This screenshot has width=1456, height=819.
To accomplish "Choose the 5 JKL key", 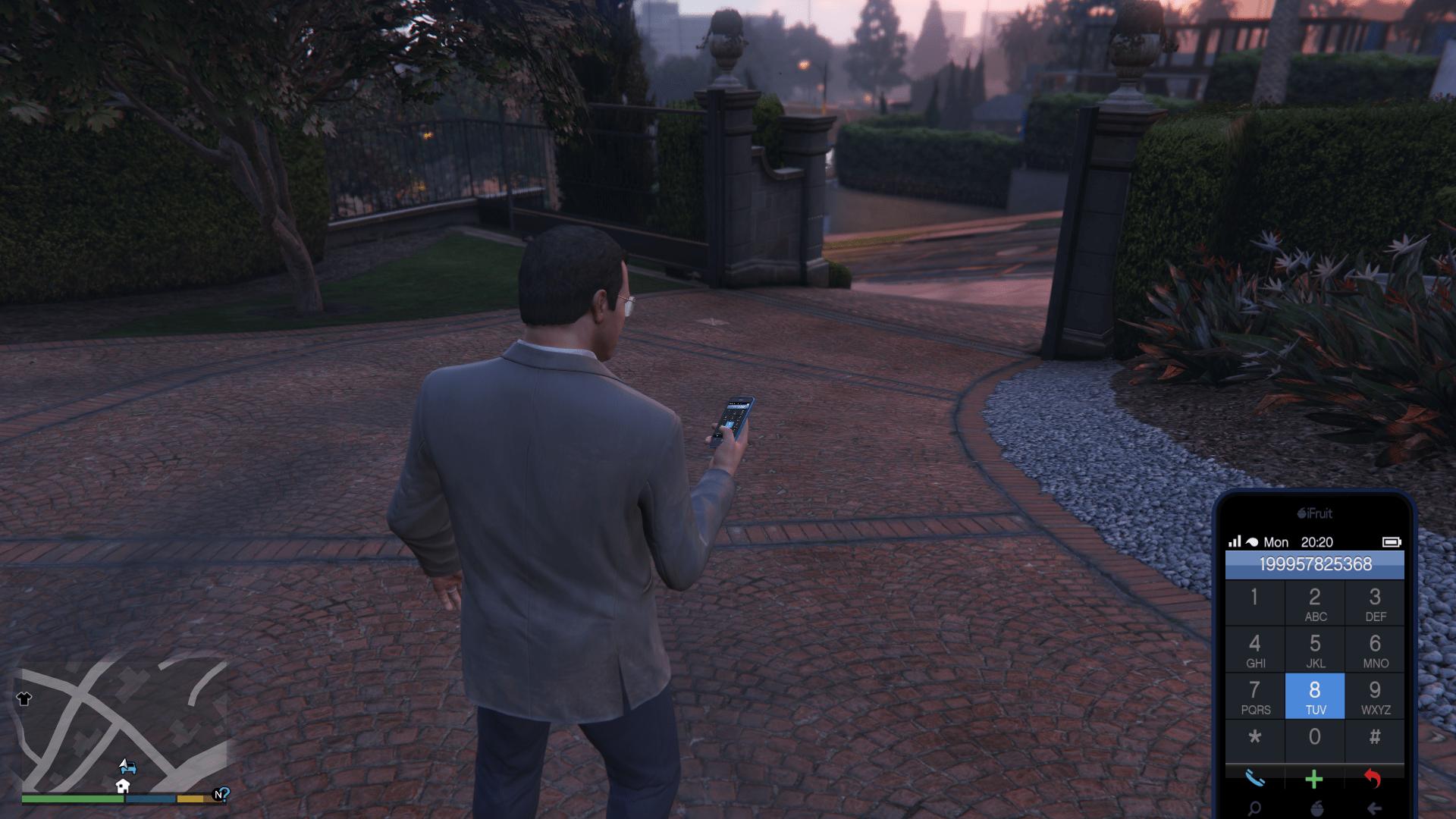I will click(x=1315, y=650).
